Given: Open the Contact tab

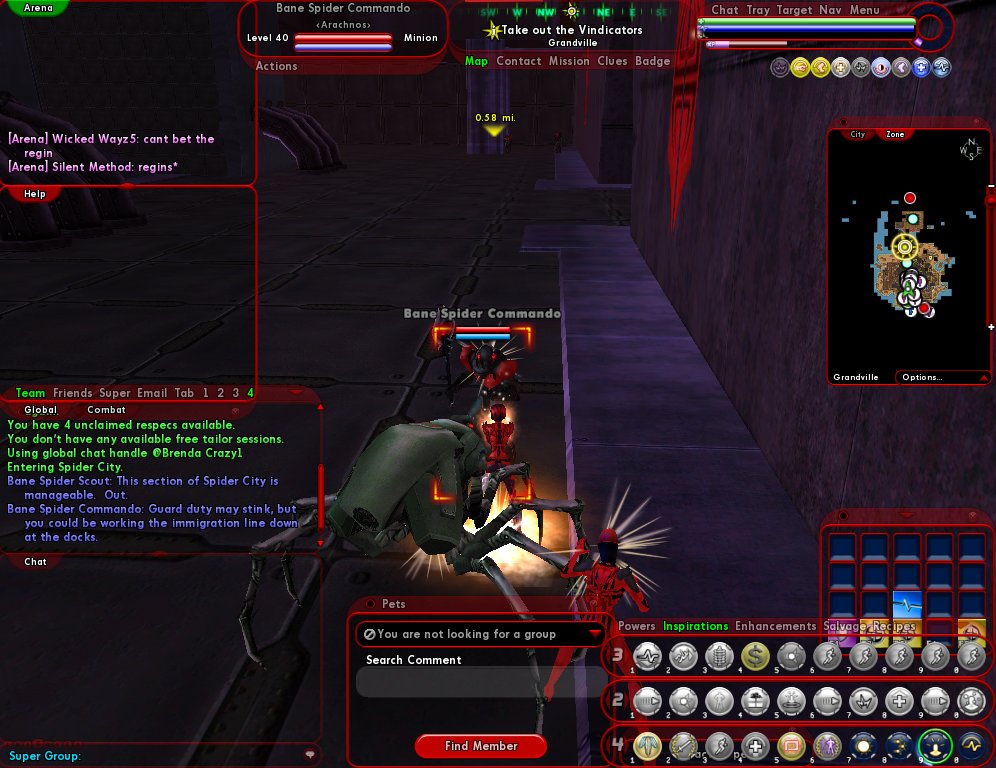Looking at the screenshot, I should coord(519,61).
